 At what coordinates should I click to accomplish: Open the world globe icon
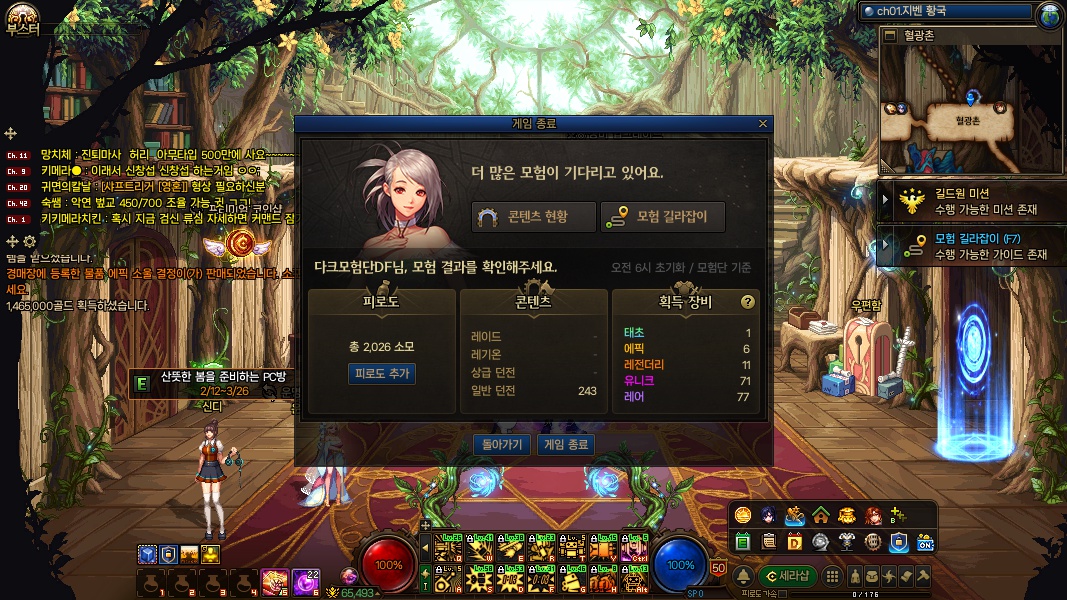pos(1049,13)
